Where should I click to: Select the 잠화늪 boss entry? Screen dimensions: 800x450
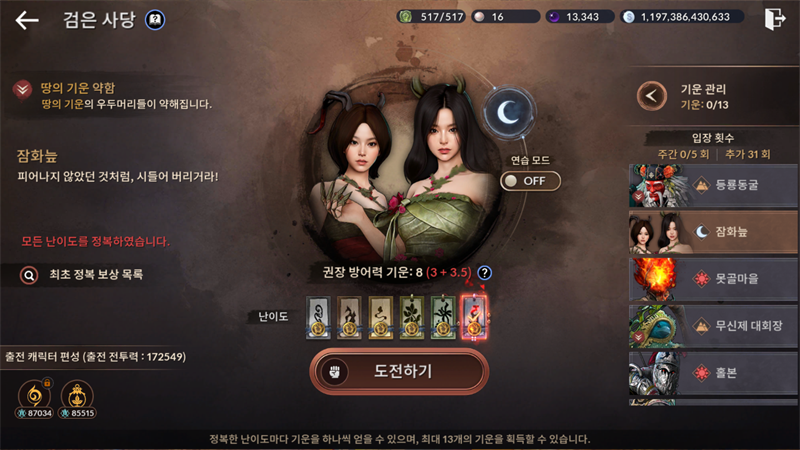coord(713,232)
